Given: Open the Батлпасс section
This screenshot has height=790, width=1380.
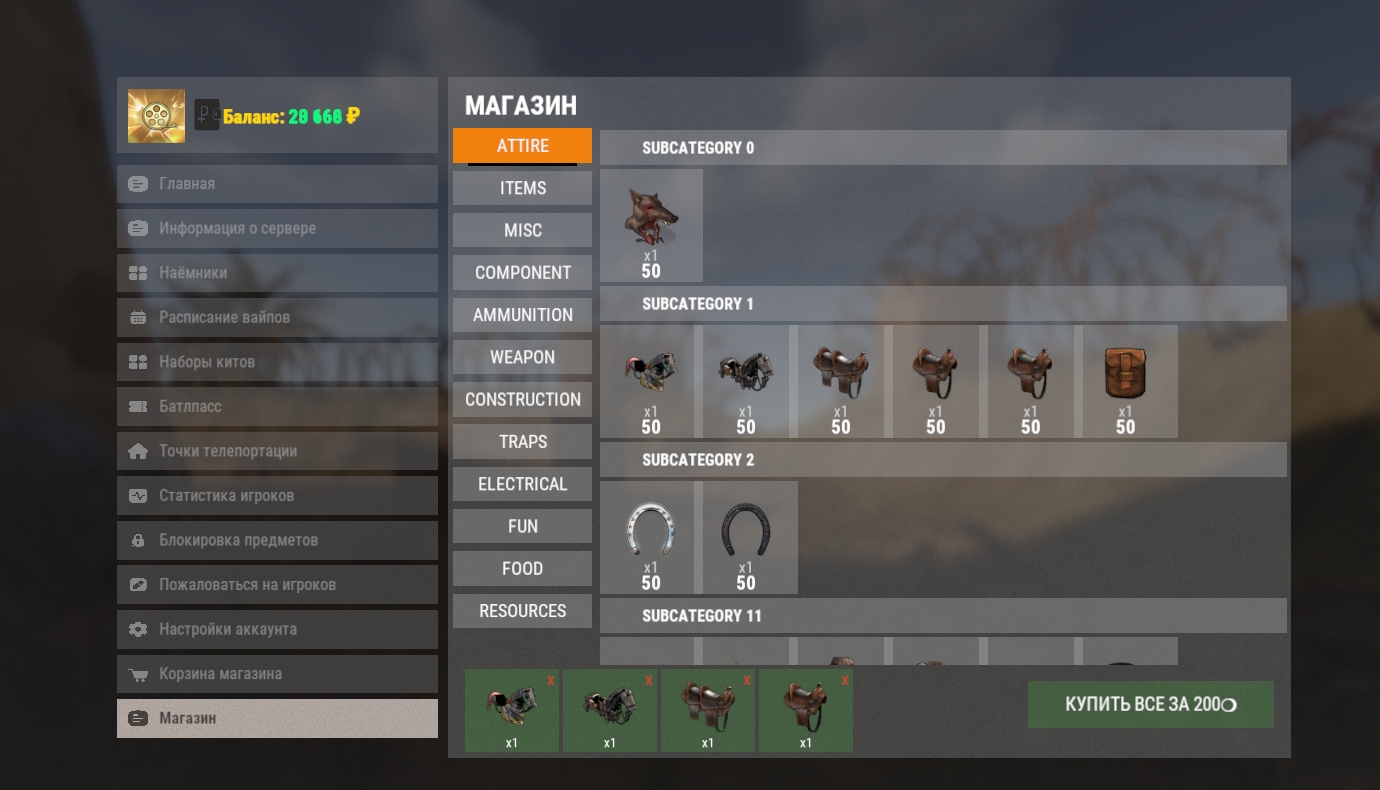Looking at the screenshot, I should (277, 406).
